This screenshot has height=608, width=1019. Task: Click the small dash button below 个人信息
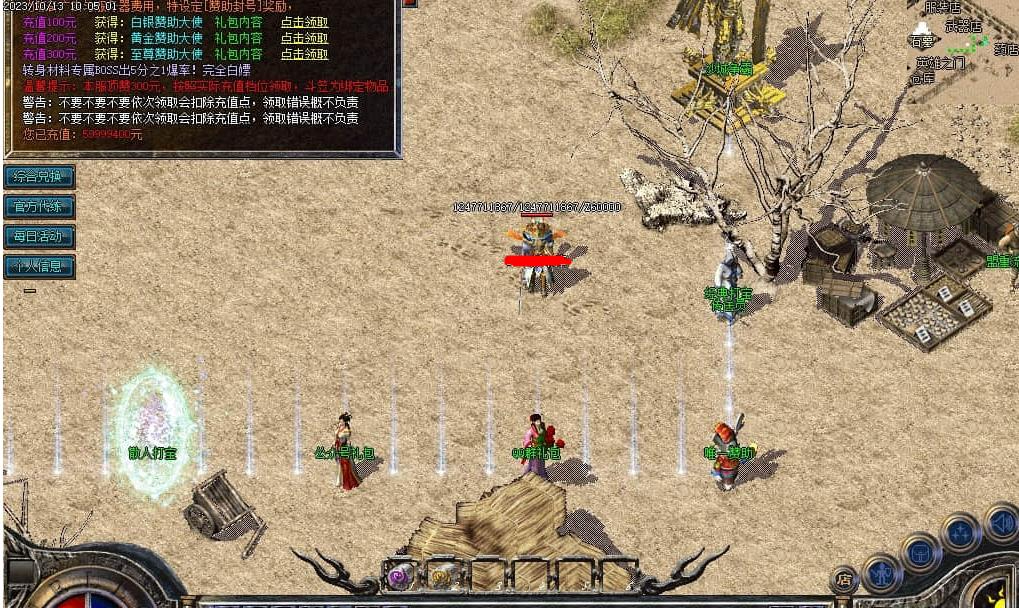click(30, 291)
